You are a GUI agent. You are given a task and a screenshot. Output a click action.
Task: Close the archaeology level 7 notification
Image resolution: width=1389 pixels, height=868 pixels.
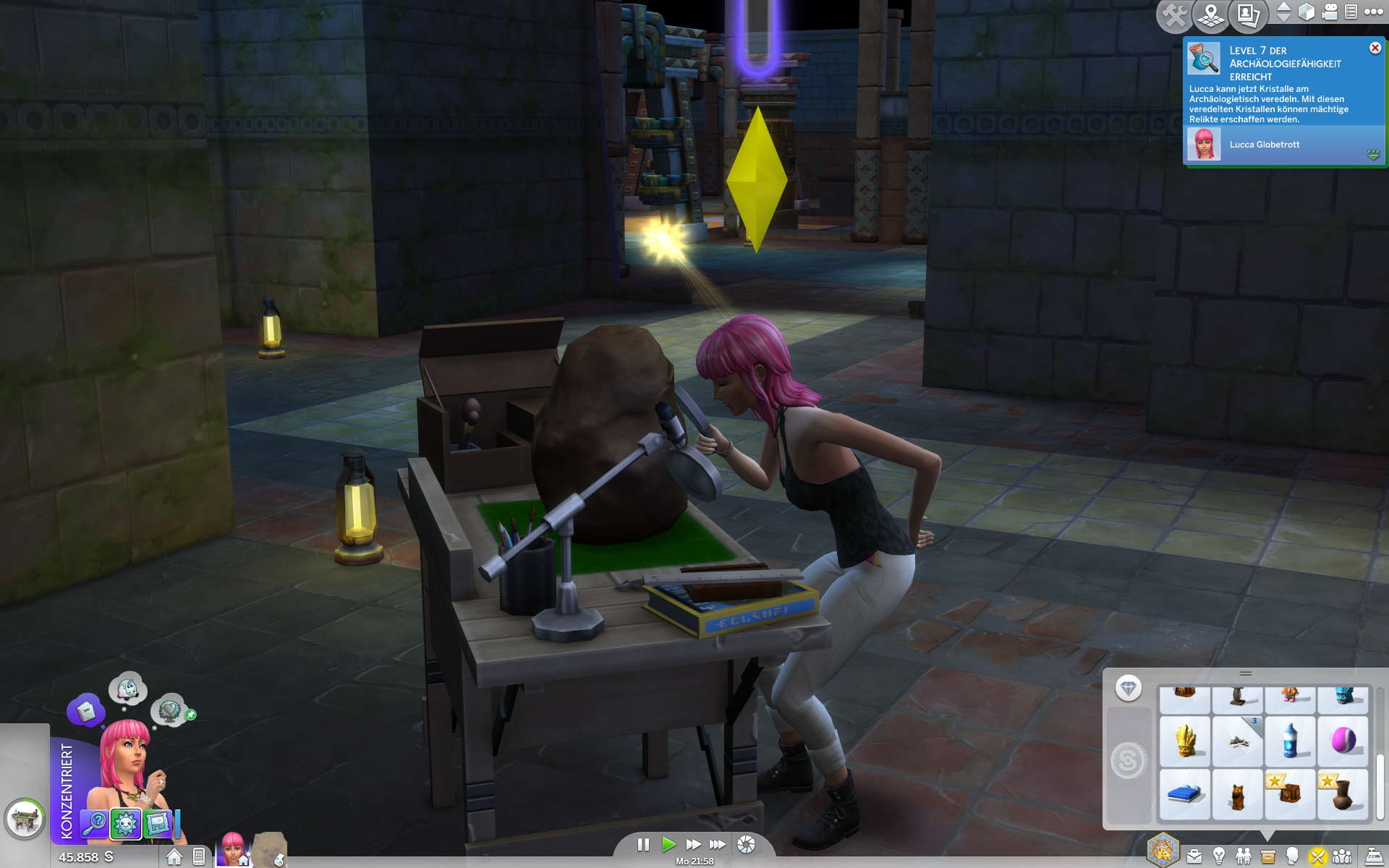(x=1375, y=48)
